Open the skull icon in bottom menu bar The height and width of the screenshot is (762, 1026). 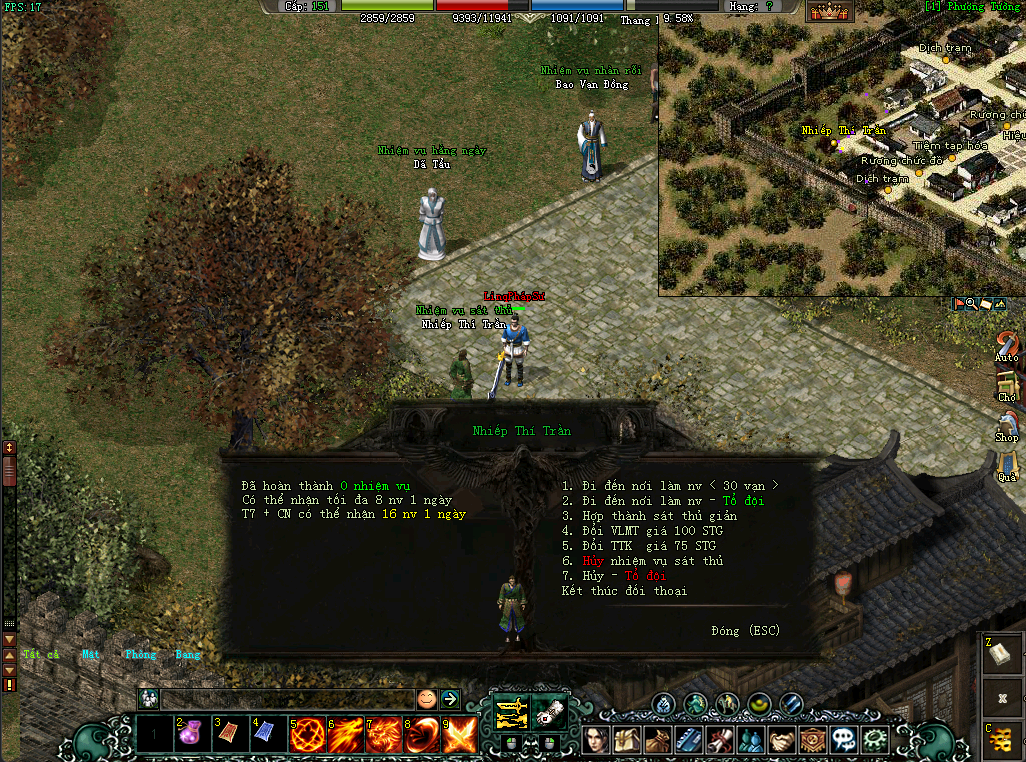(x=844, y=740)
